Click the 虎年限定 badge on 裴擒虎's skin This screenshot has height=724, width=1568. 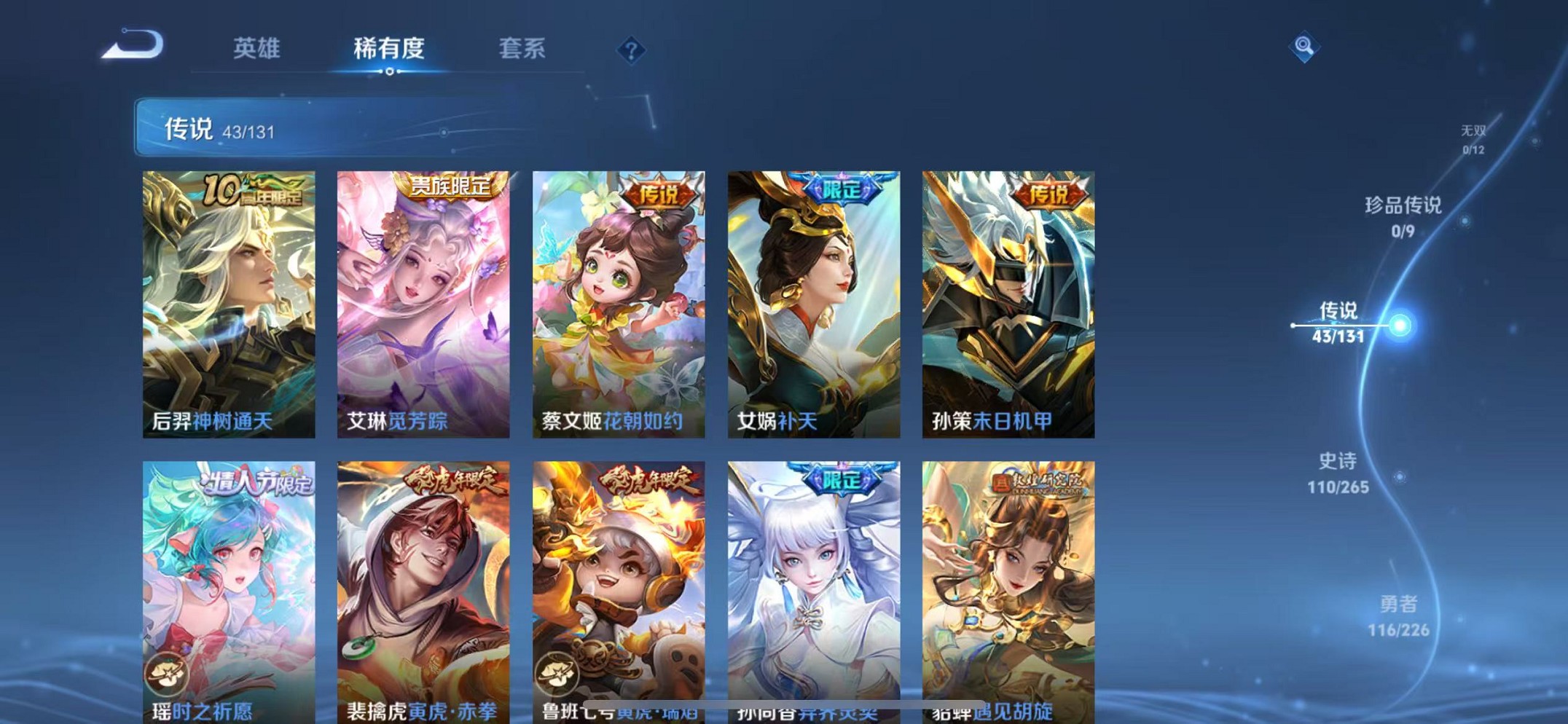(454, 481)
